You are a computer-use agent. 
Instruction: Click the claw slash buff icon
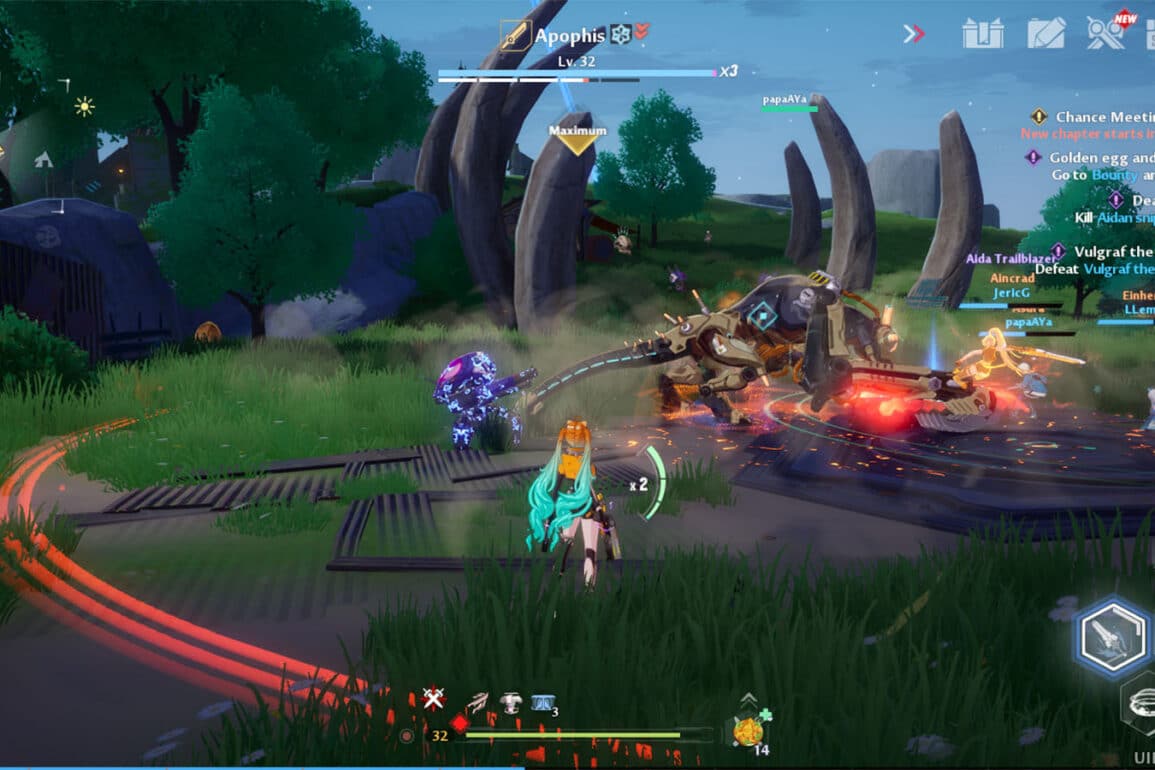tap(478, 702)
